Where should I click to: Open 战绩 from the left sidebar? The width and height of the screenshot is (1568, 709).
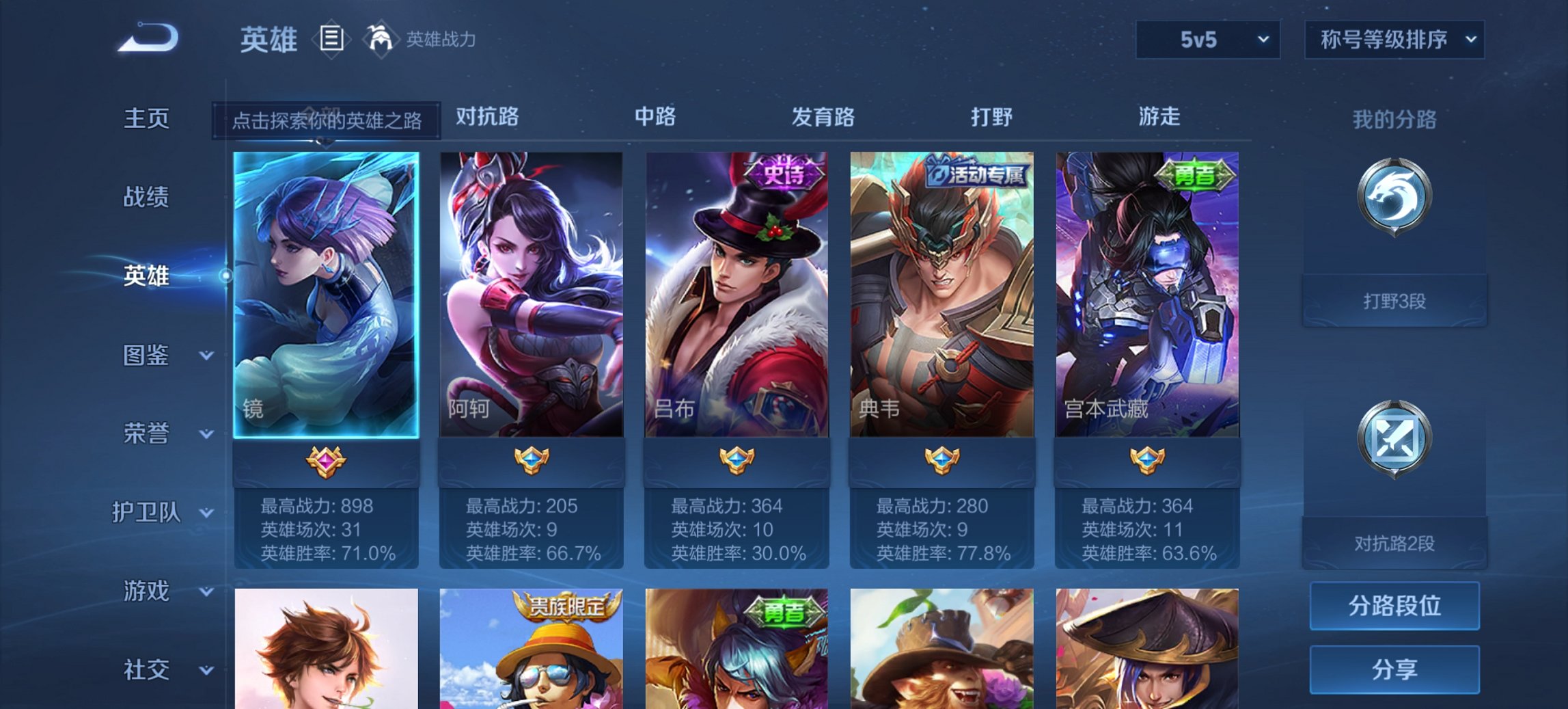click(146, 198)
